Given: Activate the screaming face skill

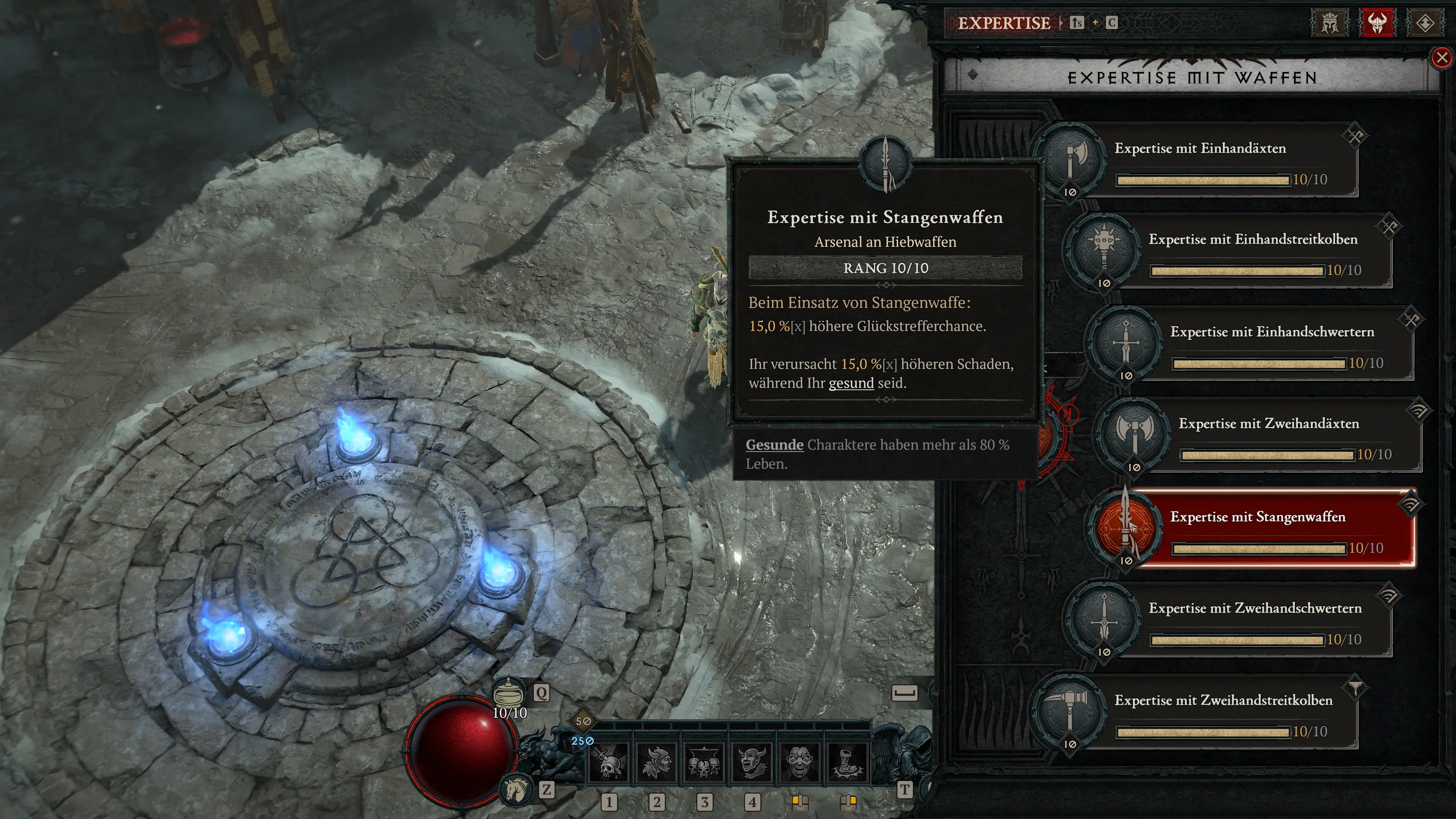Looking at the screenshot, I should 799,763.
